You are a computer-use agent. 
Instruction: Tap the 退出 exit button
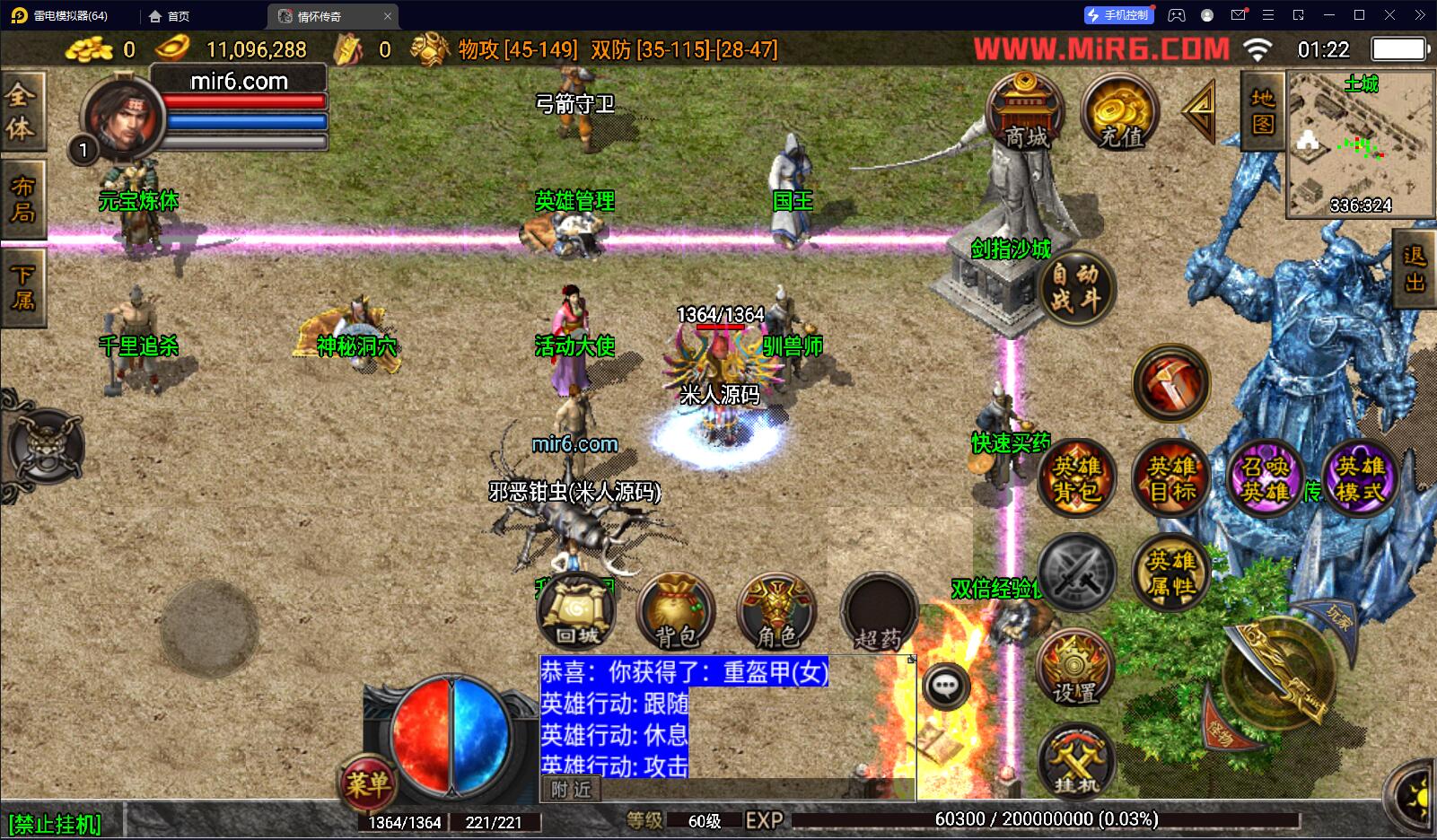tap(1415, 269)
